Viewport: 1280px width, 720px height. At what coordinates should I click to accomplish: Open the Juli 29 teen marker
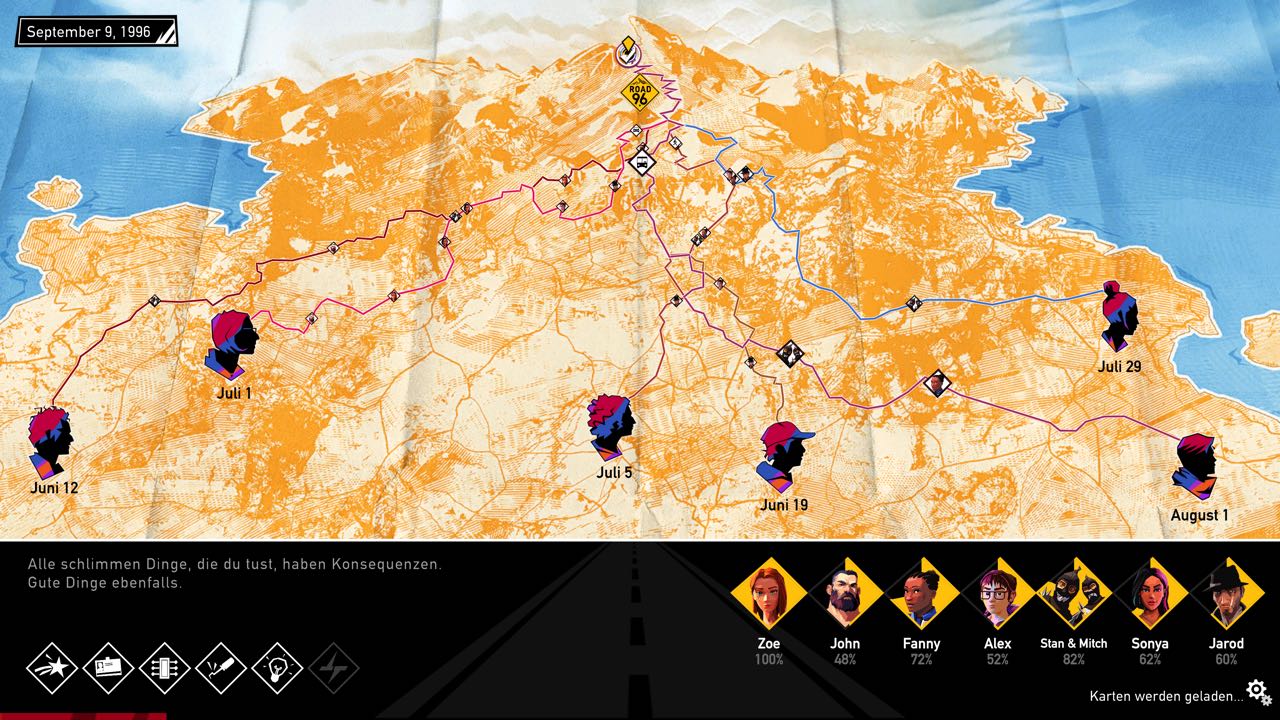[x=1118, y=317]
